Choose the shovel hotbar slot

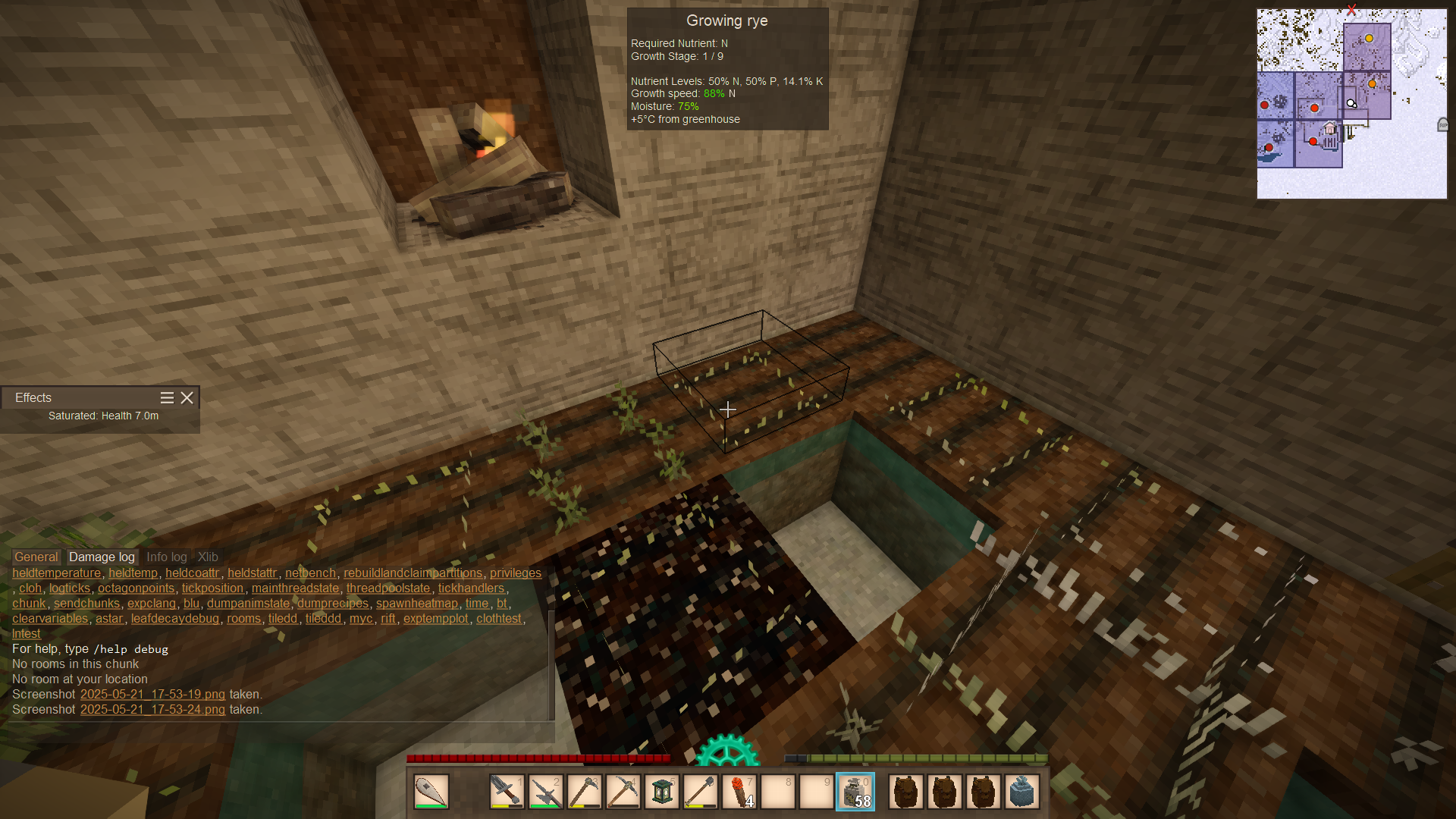click(701, 792)
